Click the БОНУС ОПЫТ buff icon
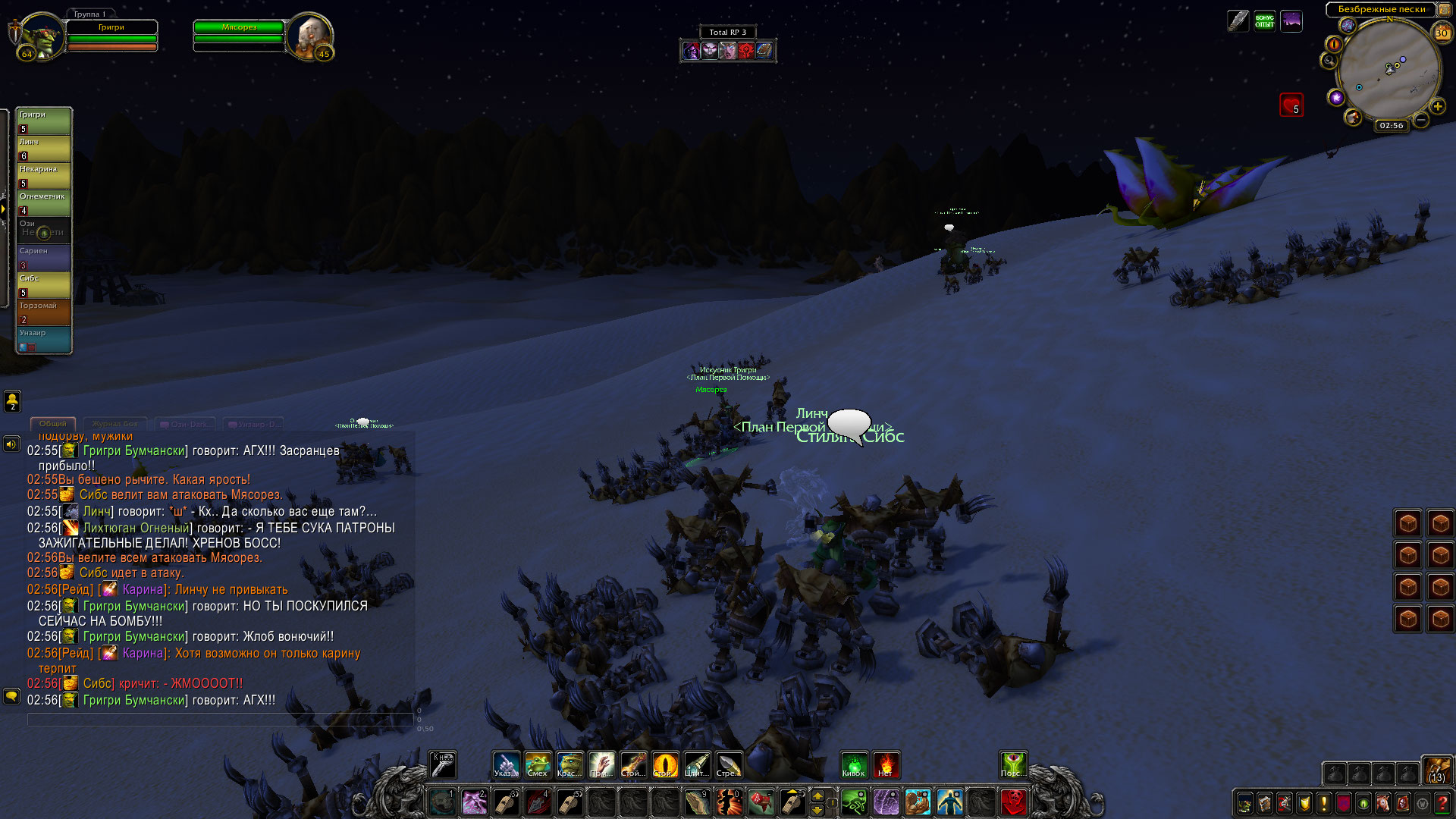Screen dimensions: 1456x819 [1264, 20]
